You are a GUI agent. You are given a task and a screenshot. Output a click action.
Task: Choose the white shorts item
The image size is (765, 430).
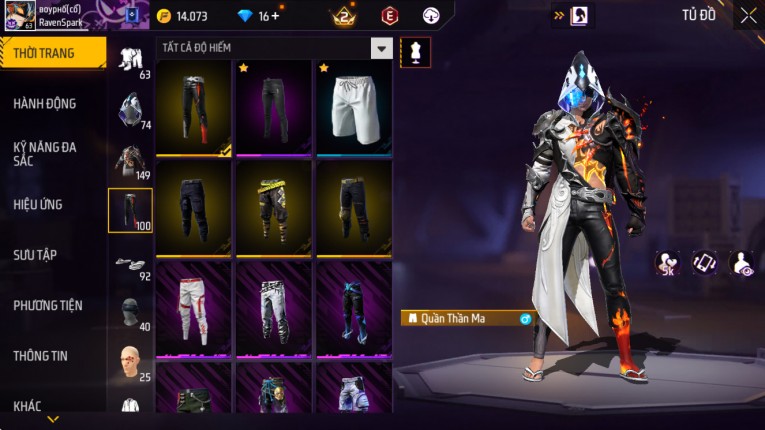353,107
